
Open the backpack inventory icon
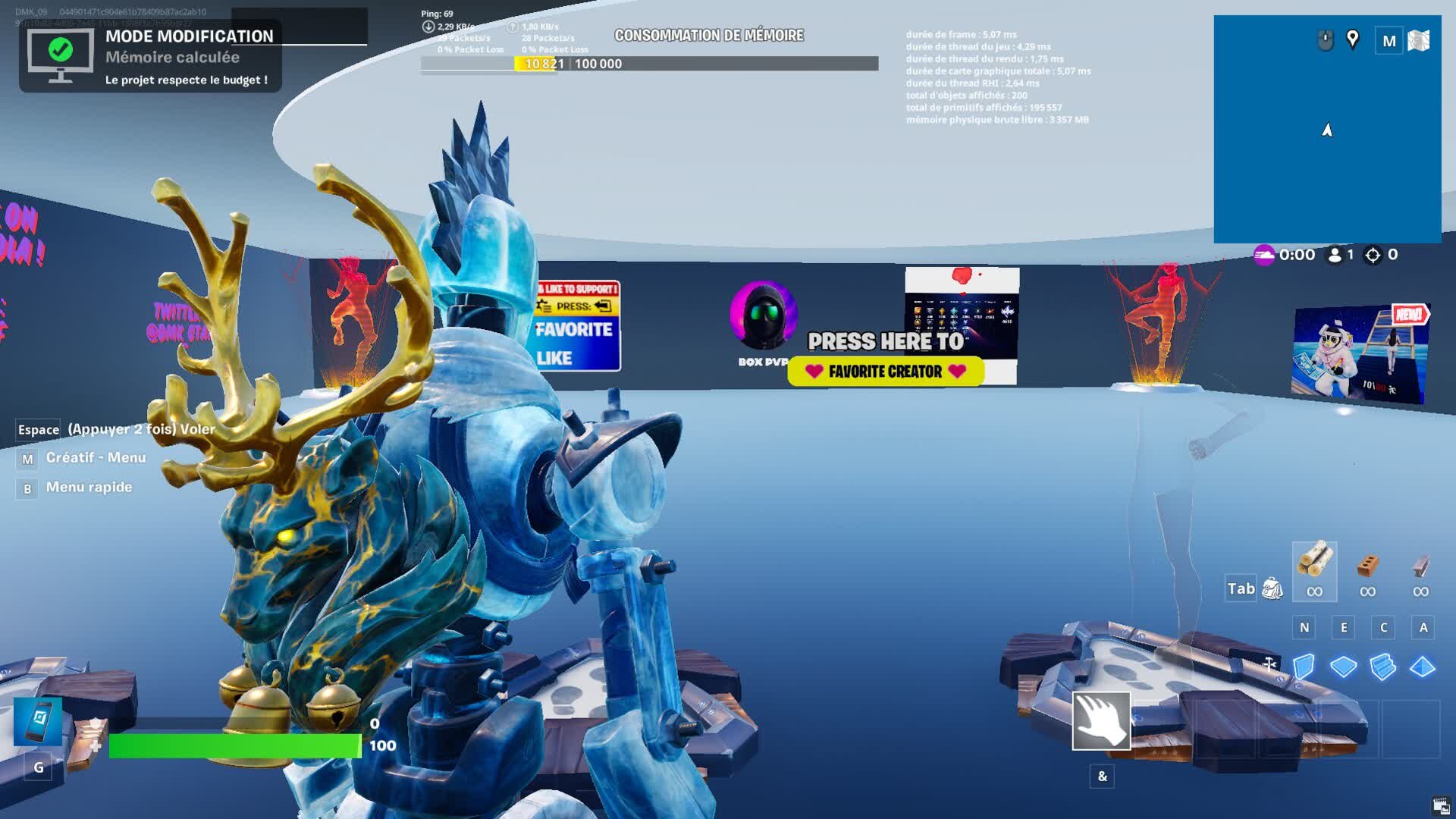[x=1272, y=588]
